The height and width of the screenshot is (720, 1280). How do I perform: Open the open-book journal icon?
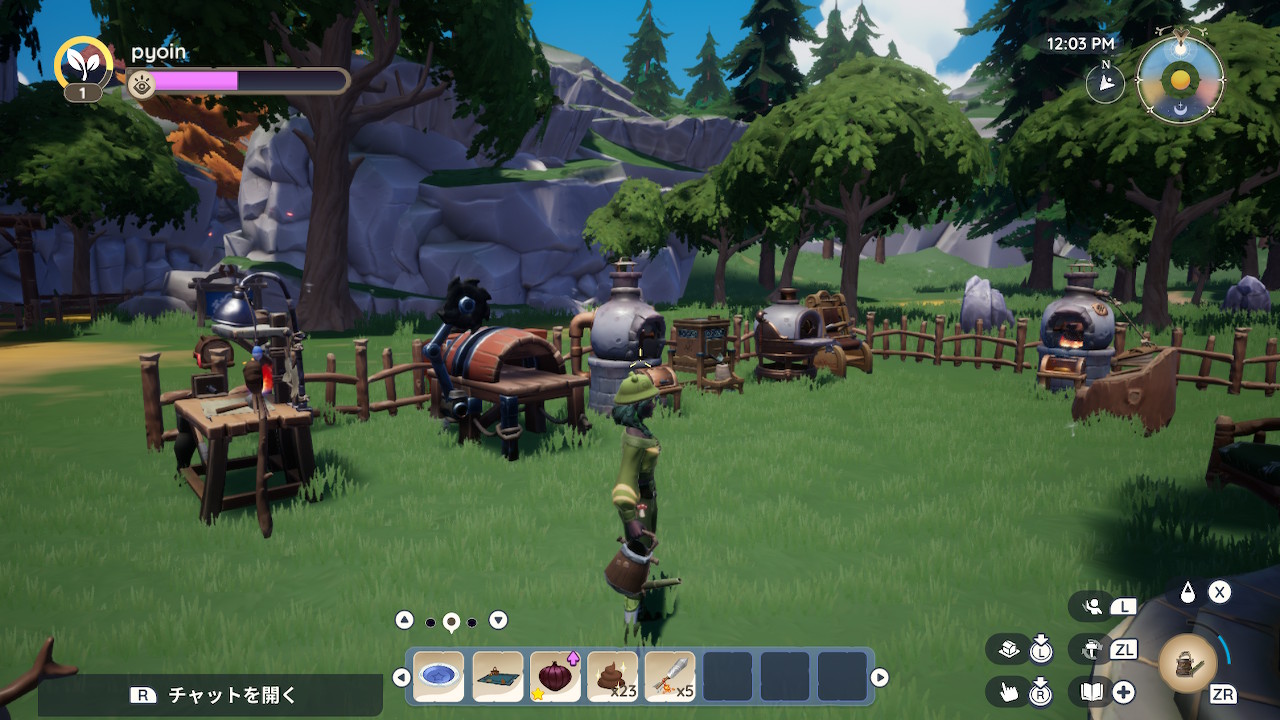pos(1091,691)
